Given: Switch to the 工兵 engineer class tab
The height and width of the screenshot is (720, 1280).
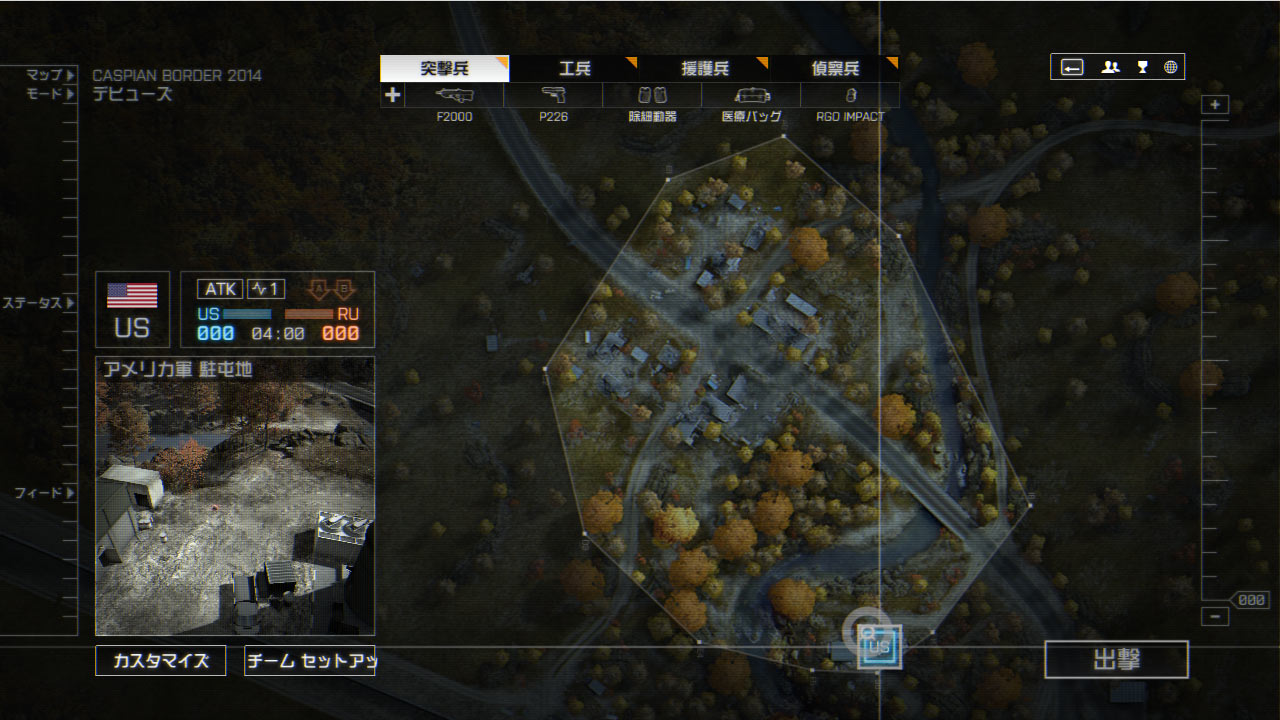Looking at the screenshot, I should pos(574,69).
